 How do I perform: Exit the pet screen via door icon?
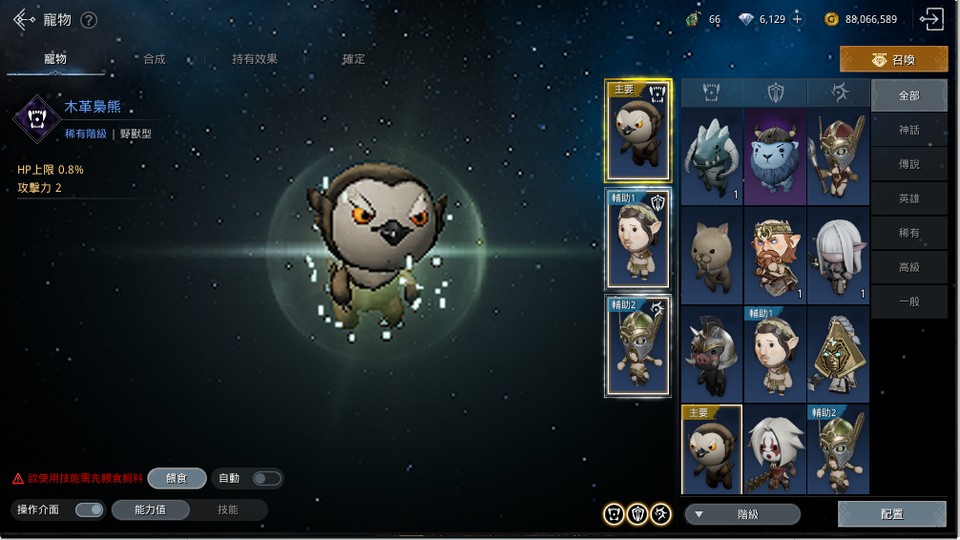tap(931, 19)
